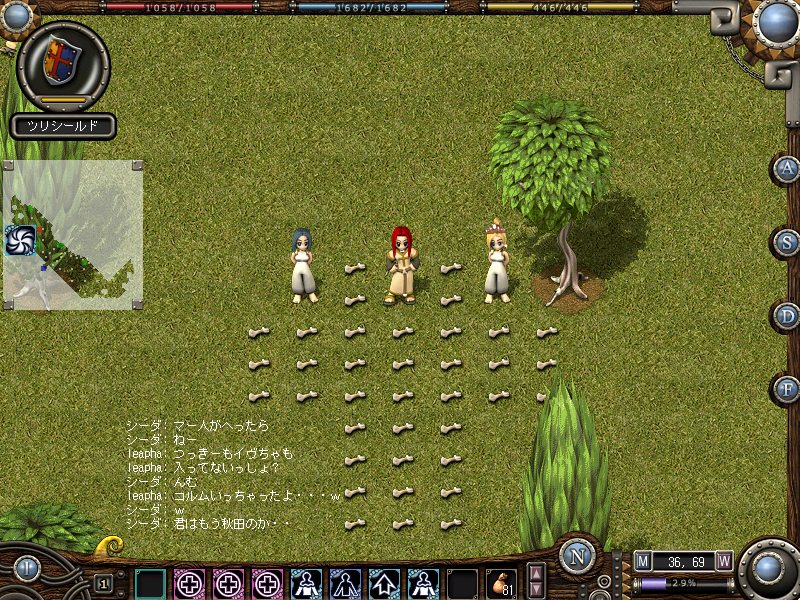Open the M button by coordinates
800x600 pixels.
click(643, 560)
